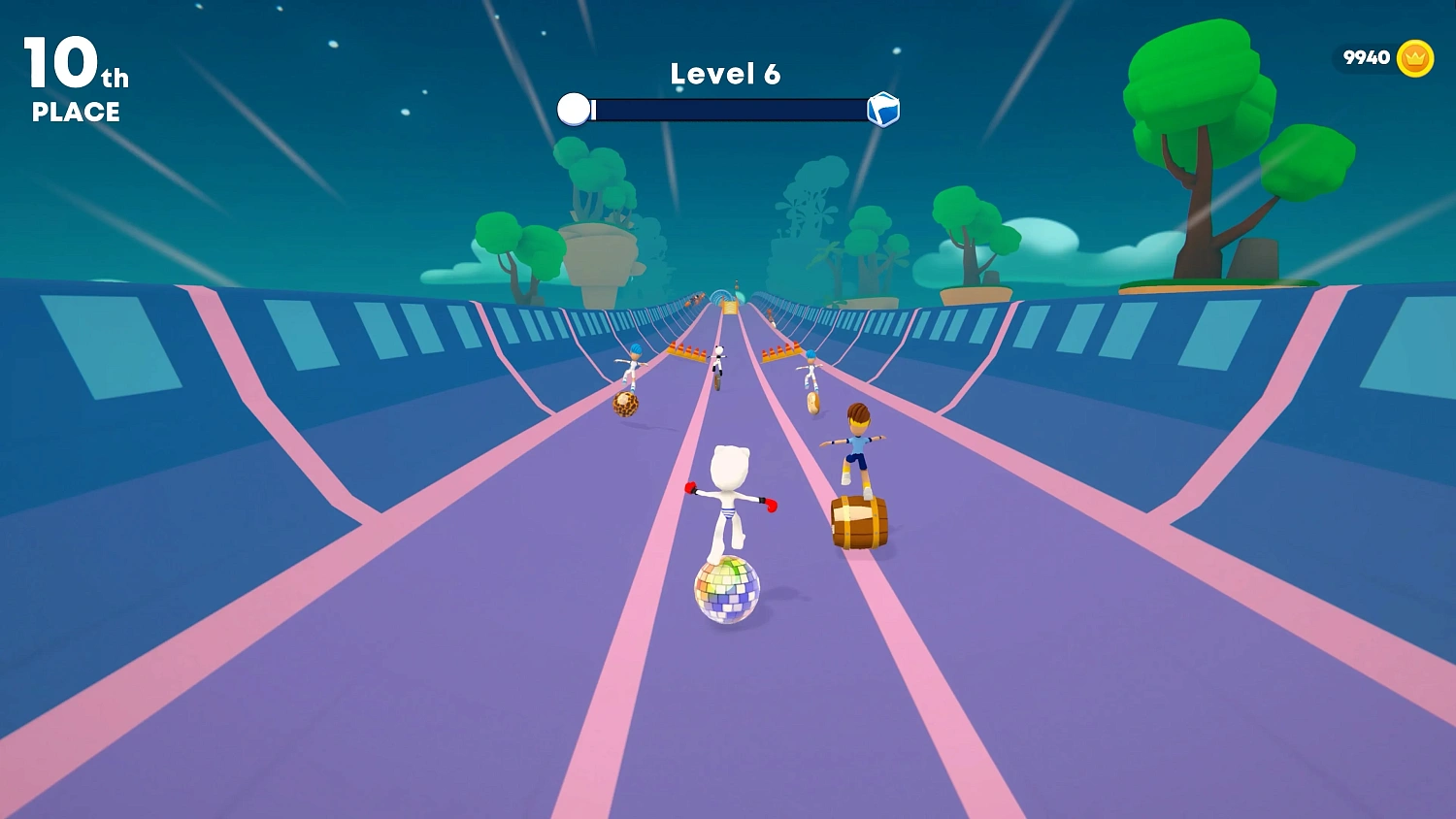Viewport: 1456px width, 819px height.
Task: Tap the Level 6 heading text
Action: click(x=726, y=73)
